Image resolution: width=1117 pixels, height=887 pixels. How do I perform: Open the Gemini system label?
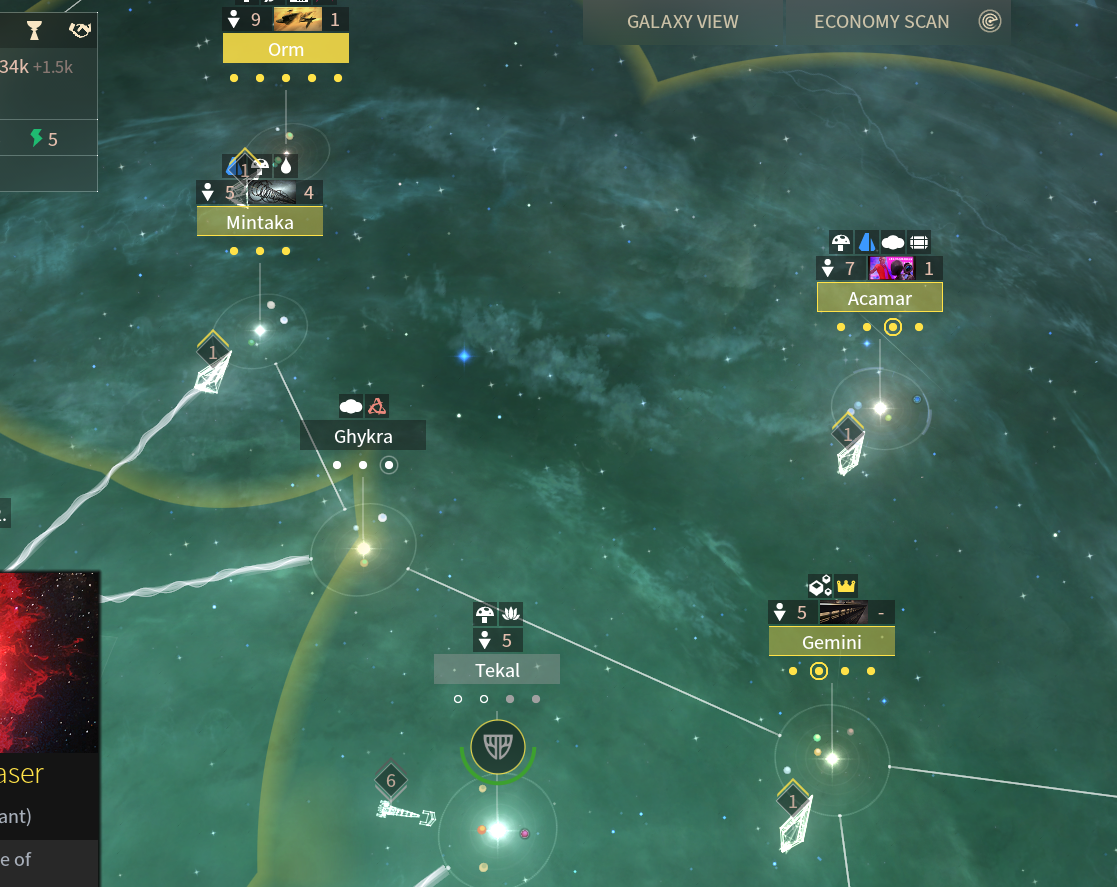(831, 642)
